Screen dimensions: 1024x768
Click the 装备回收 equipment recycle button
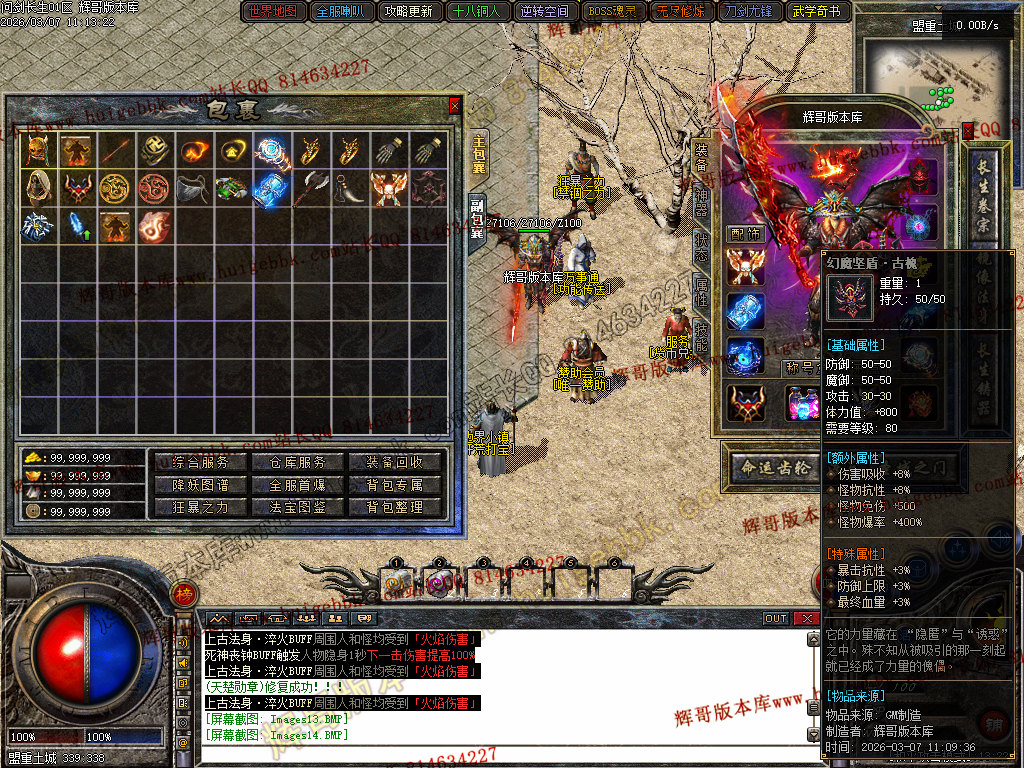[x=395, y=462]
